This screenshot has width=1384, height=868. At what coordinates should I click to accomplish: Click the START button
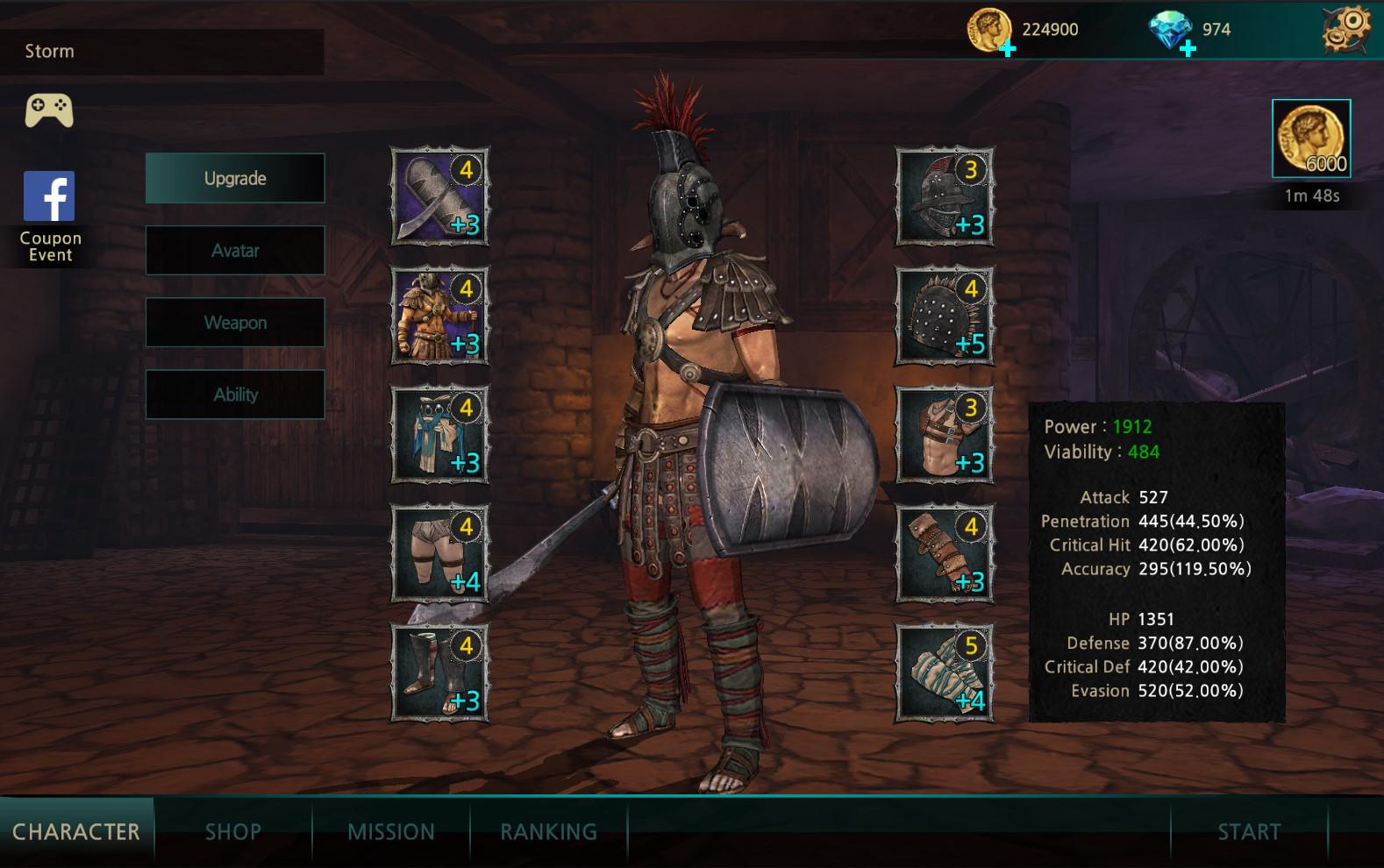(x=1249, y=831)
